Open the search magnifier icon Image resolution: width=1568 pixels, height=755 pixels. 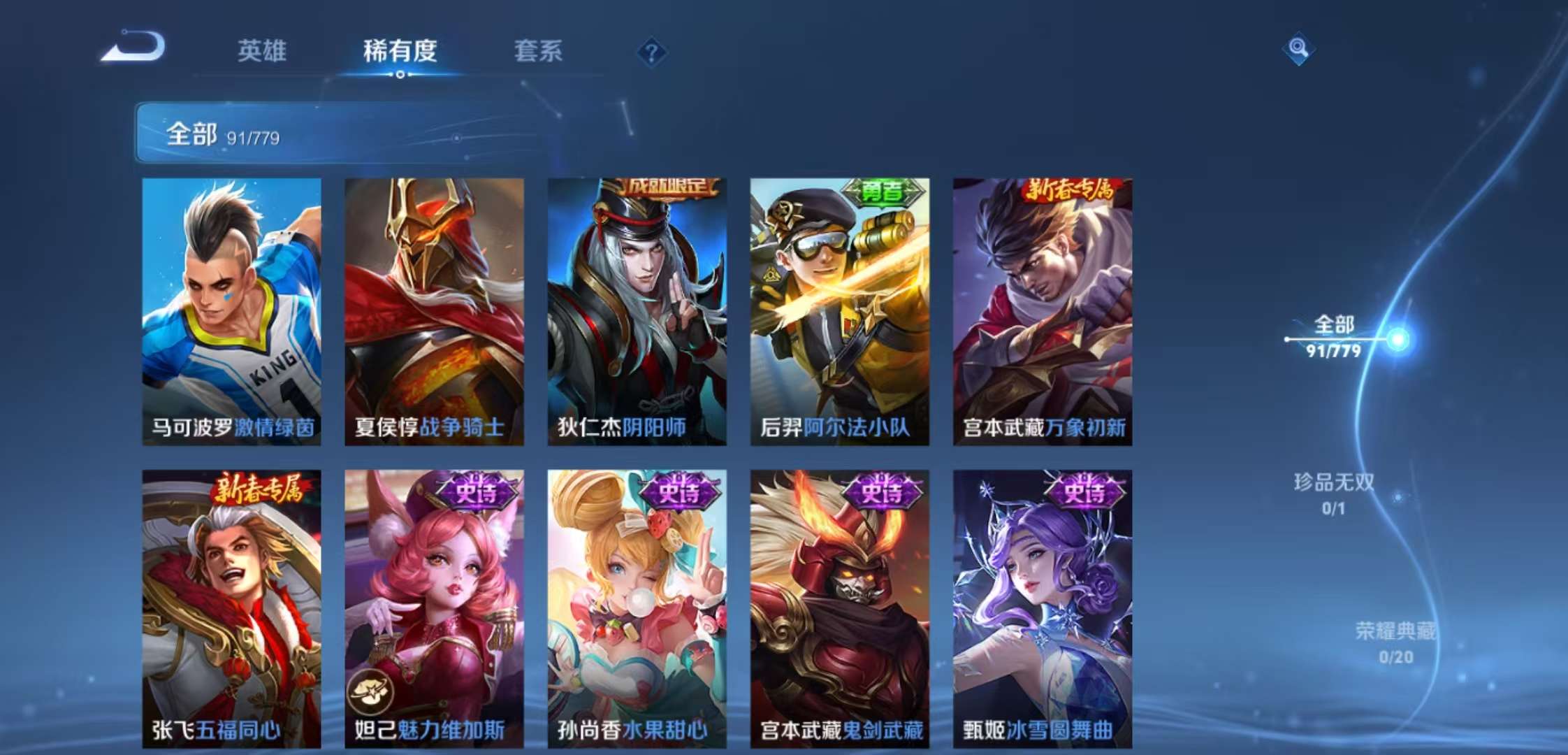[1300, 48]
